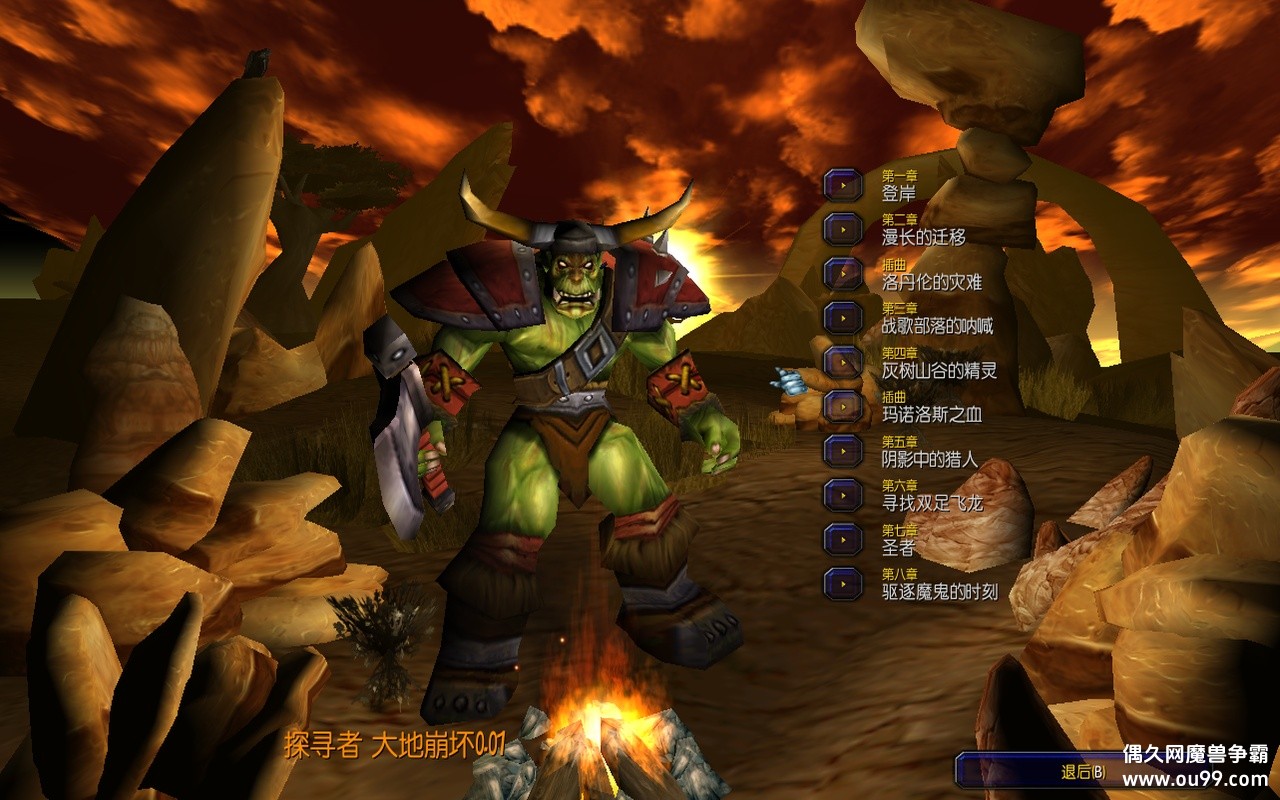Choose chapter two 漫长的迁移

tap(843, 229)
